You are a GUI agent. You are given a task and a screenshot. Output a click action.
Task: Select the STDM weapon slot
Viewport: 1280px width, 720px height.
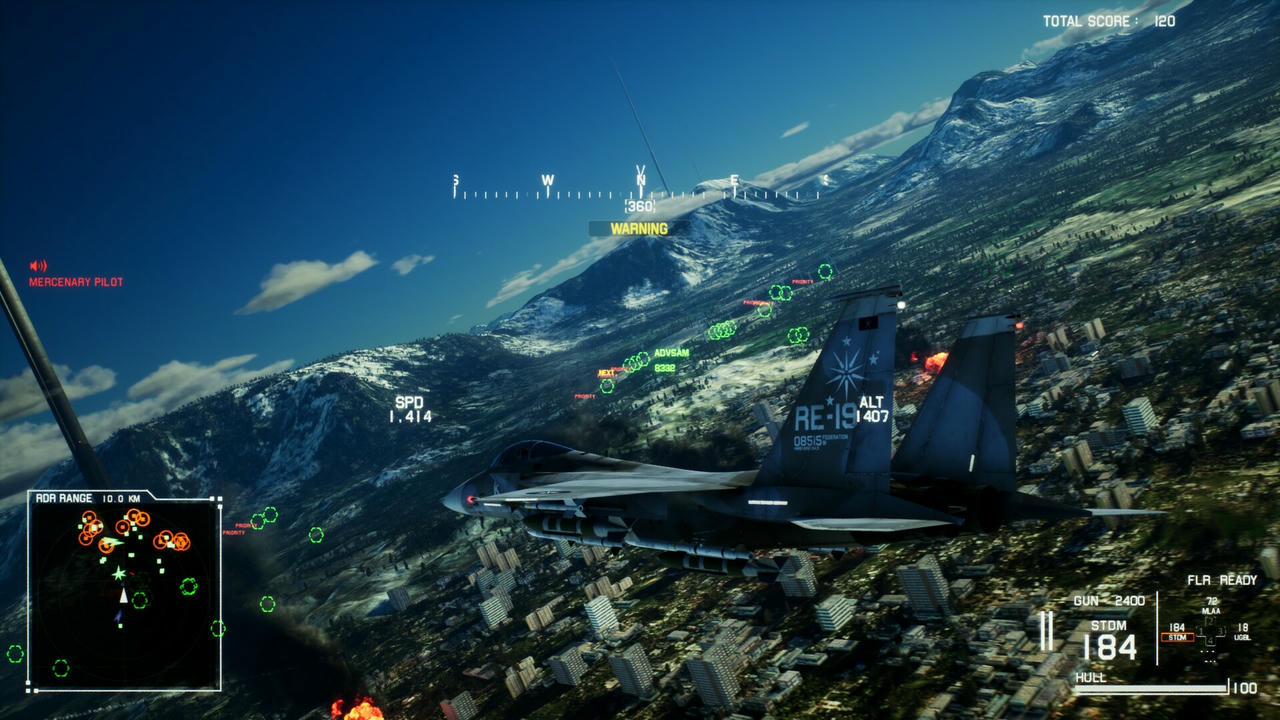coord(1177,637)
